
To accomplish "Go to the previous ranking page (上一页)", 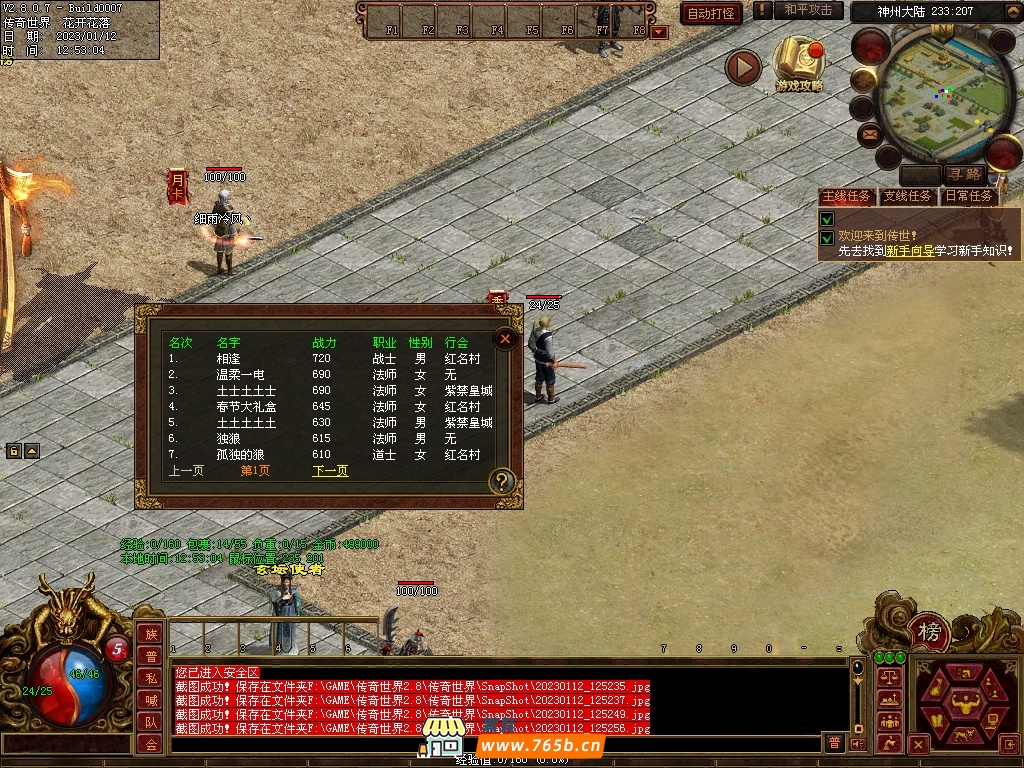I will click(x=186, y=470).
